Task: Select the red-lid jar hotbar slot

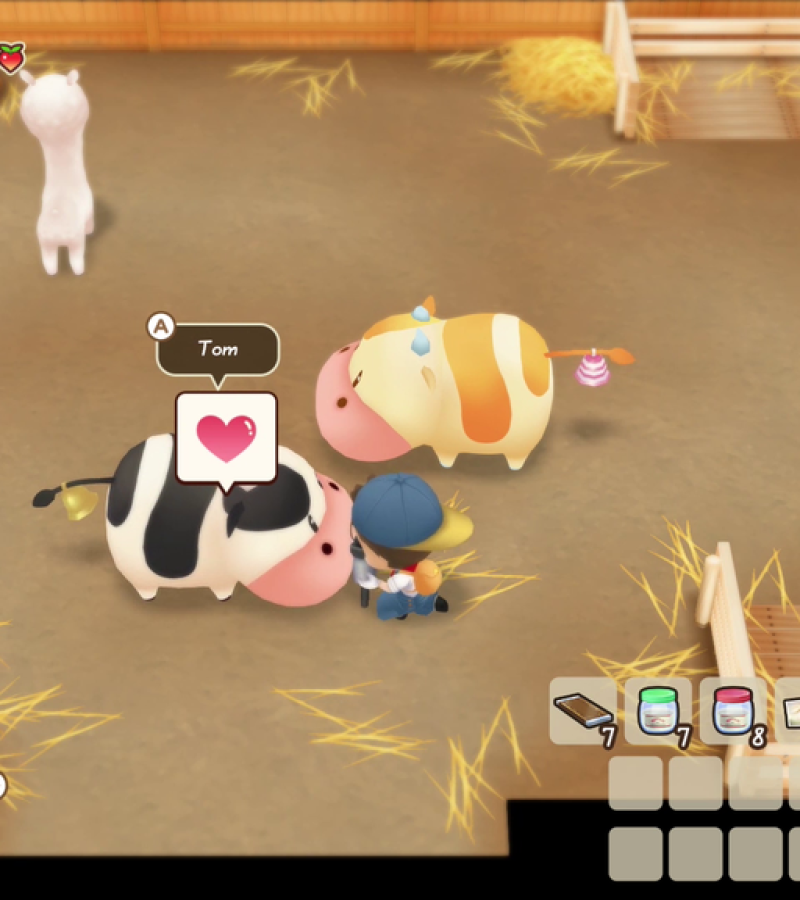Action: 732,710
